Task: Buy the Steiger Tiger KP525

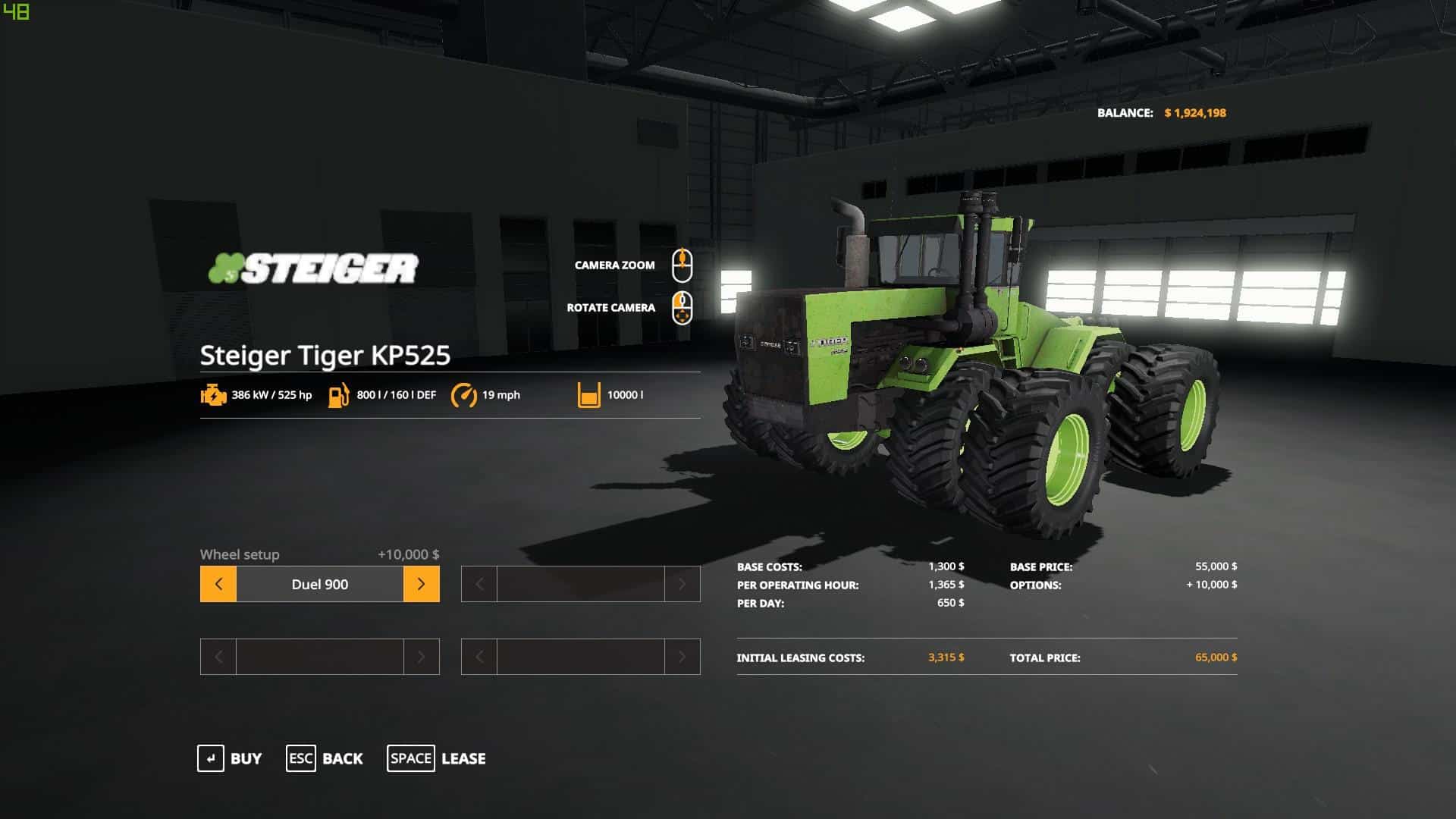Action: [230, 758]
